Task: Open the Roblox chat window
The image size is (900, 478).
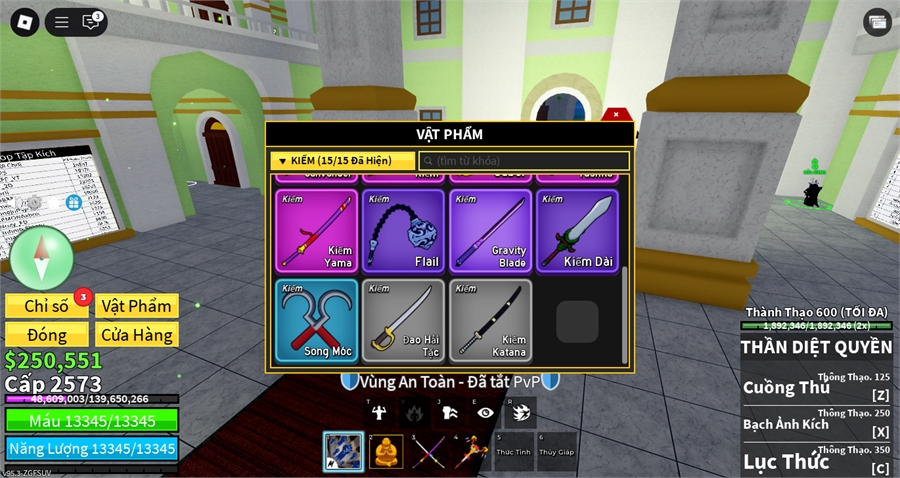Action: point(92,21)
